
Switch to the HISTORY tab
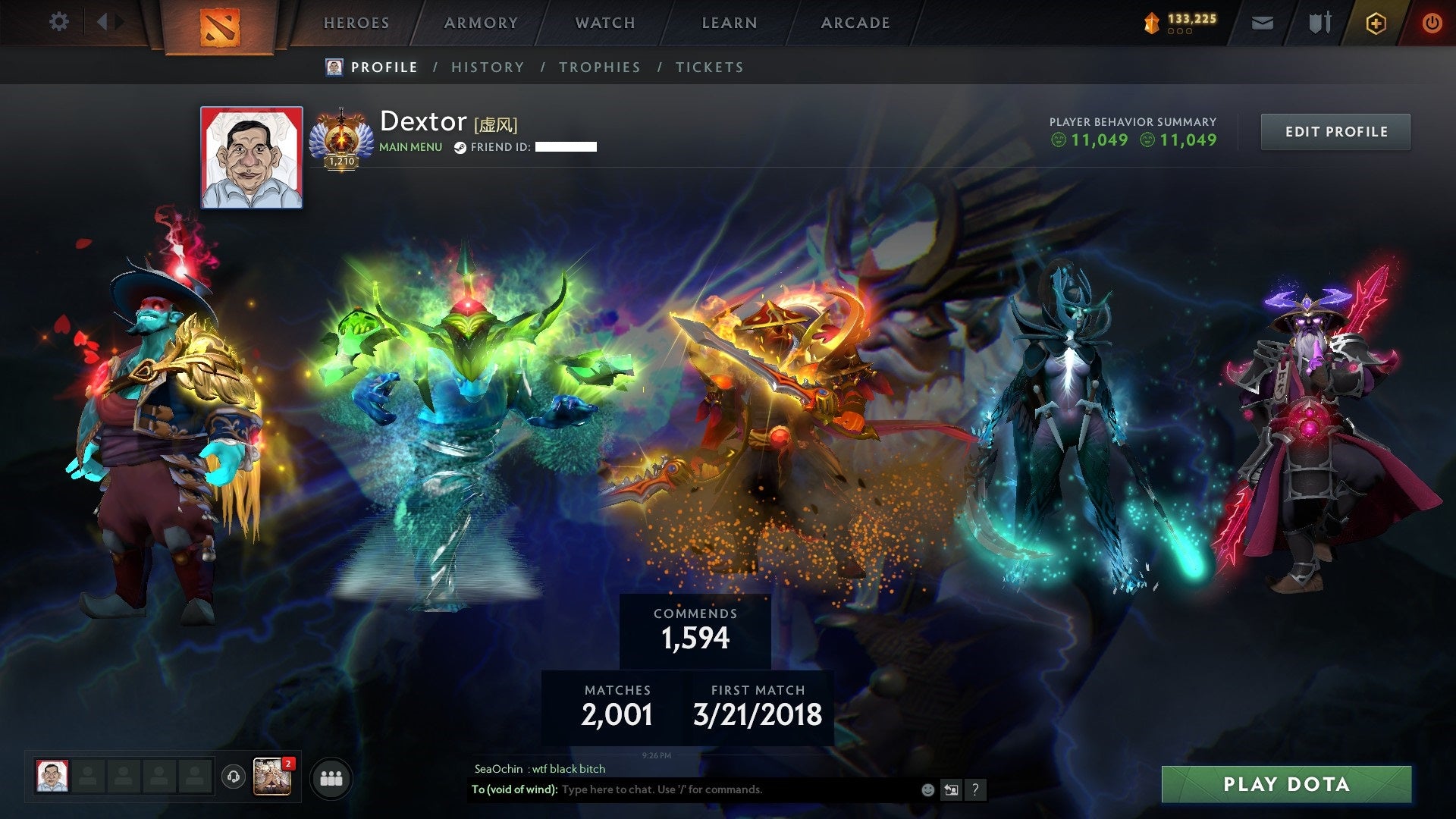click(488, 67)
